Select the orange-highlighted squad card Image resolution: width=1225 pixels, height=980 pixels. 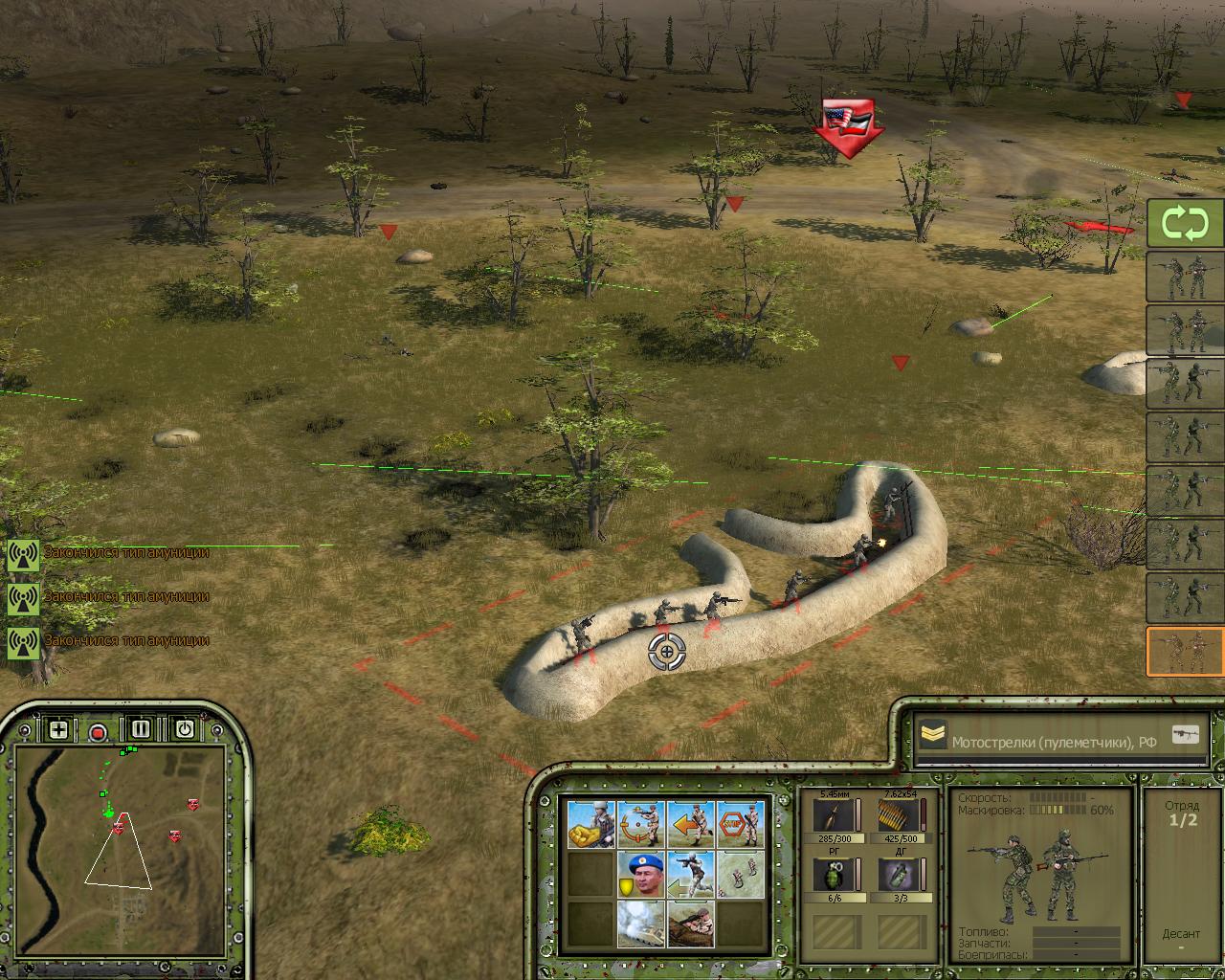(1185, 652)
